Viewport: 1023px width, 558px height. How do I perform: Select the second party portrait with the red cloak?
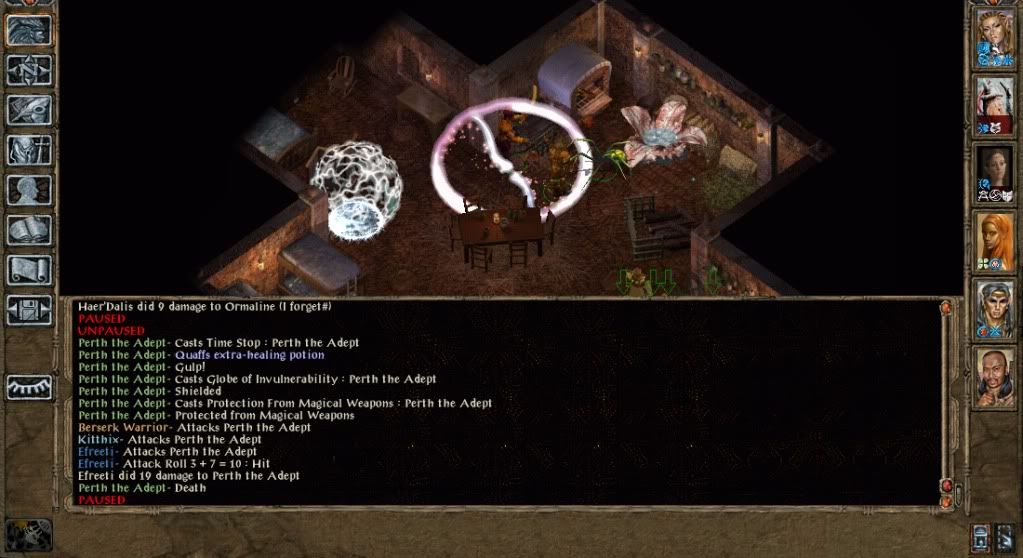[995, 105]
